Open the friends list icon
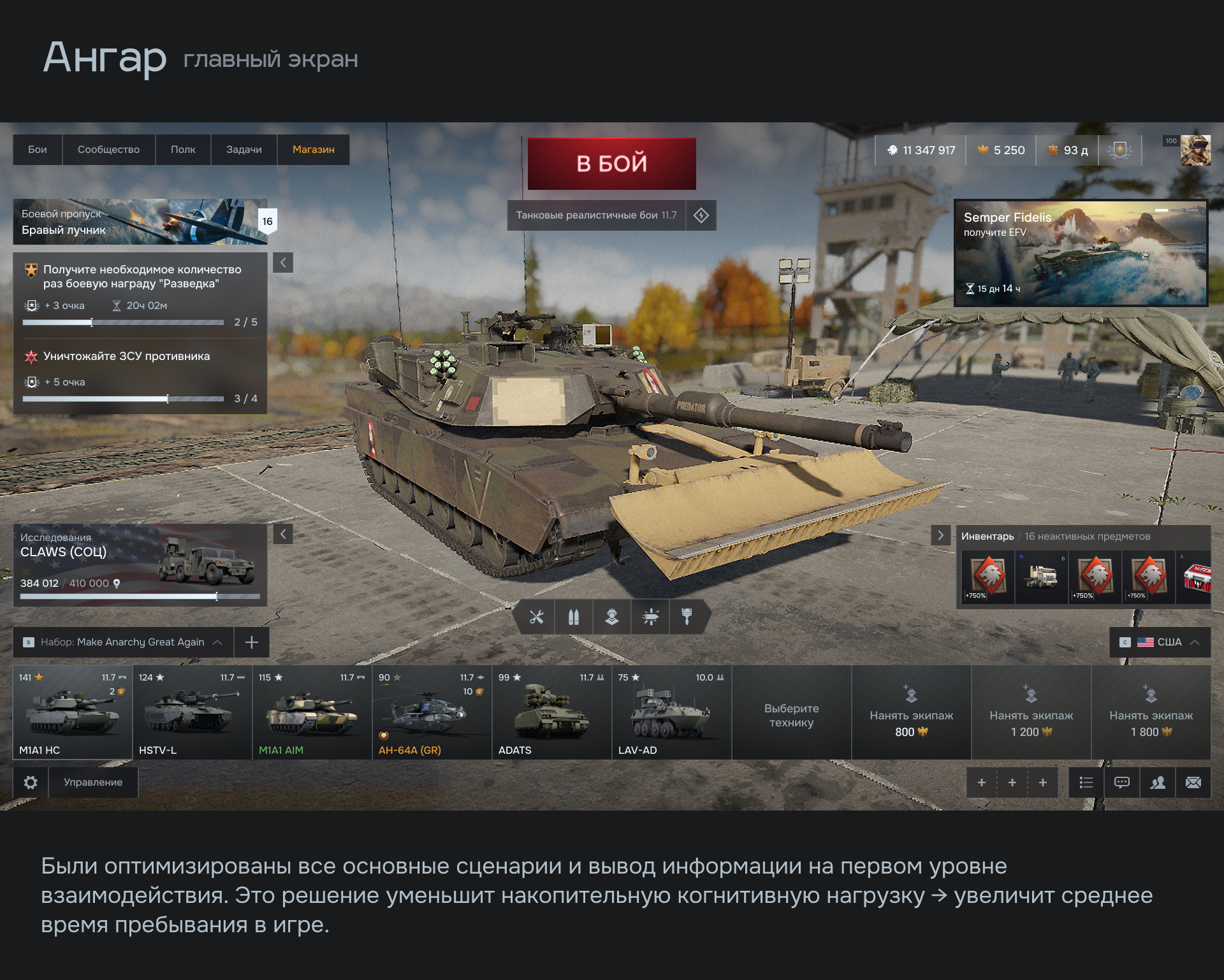1224x980 pixels. [x=1158, y=782]
